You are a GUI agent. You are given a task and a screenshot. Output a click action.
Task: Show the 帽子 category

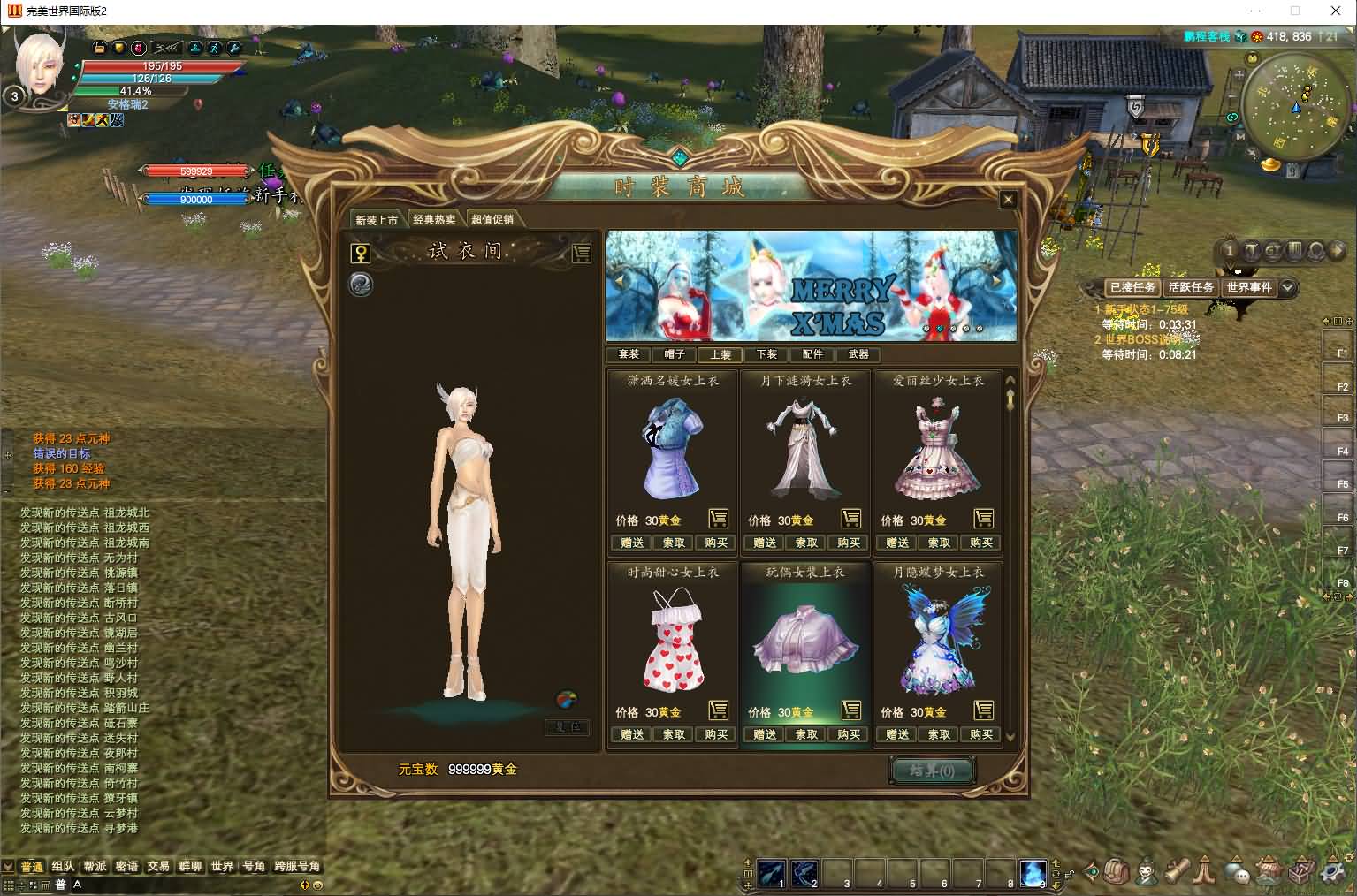pos(675,354)
